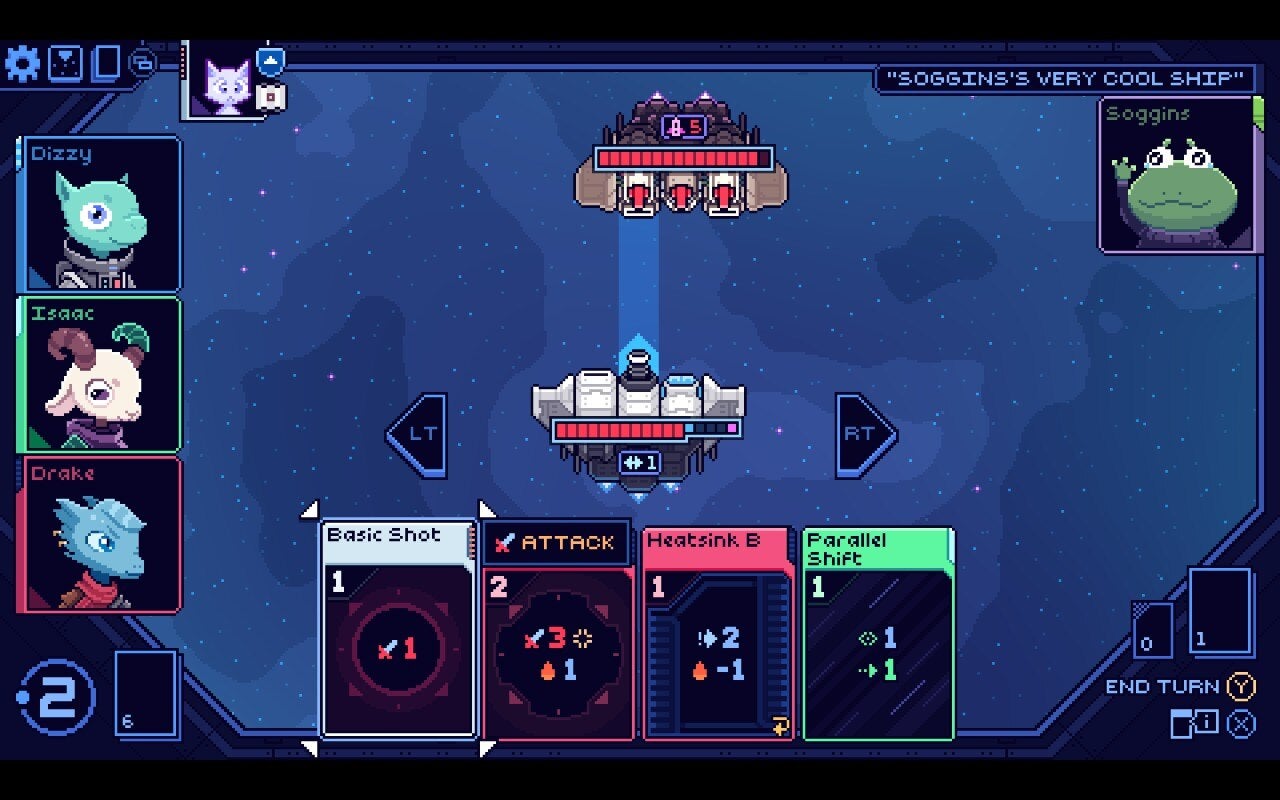The height and width of the screenshot is (800, 1280).
Task: Open the discard pile showing 1
Action: tap(1220, 611)
